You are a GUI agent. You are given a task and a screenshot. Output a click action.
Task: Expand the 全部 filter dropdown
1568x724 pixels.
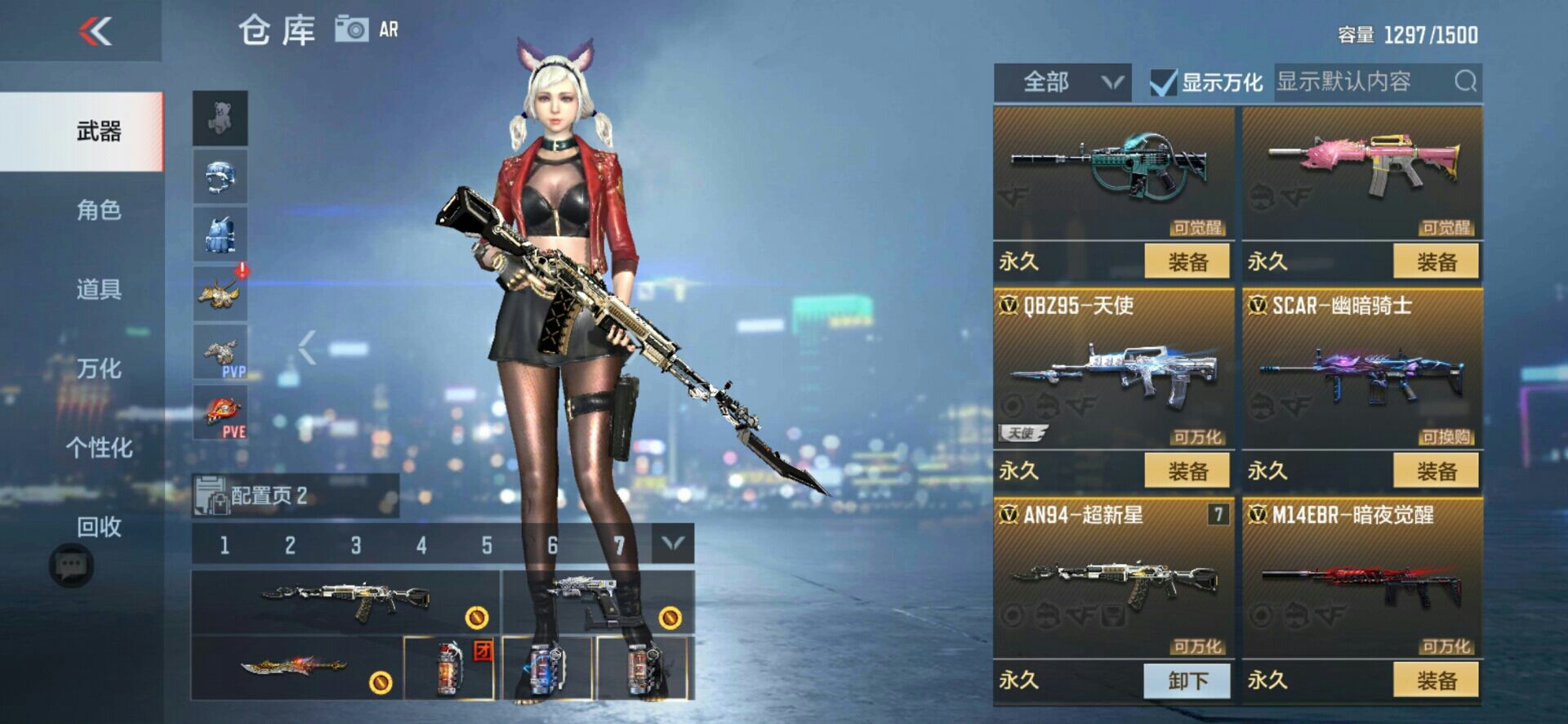pyautogui.click(x=1062, y=82)
